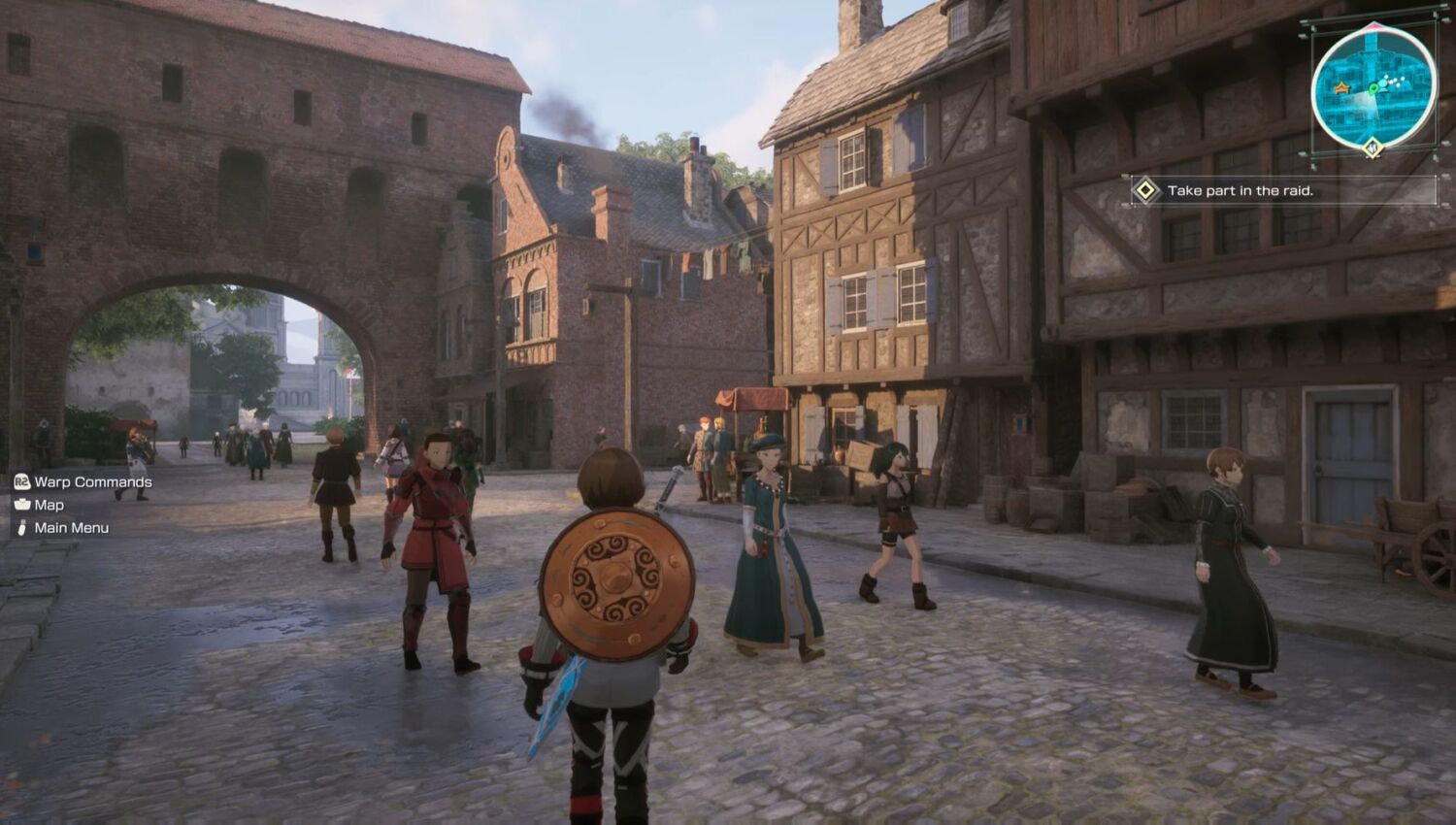Viewport: 1456px width, 825px height.
Task: Click the orange star marker on minimap
Action: 1341,88
